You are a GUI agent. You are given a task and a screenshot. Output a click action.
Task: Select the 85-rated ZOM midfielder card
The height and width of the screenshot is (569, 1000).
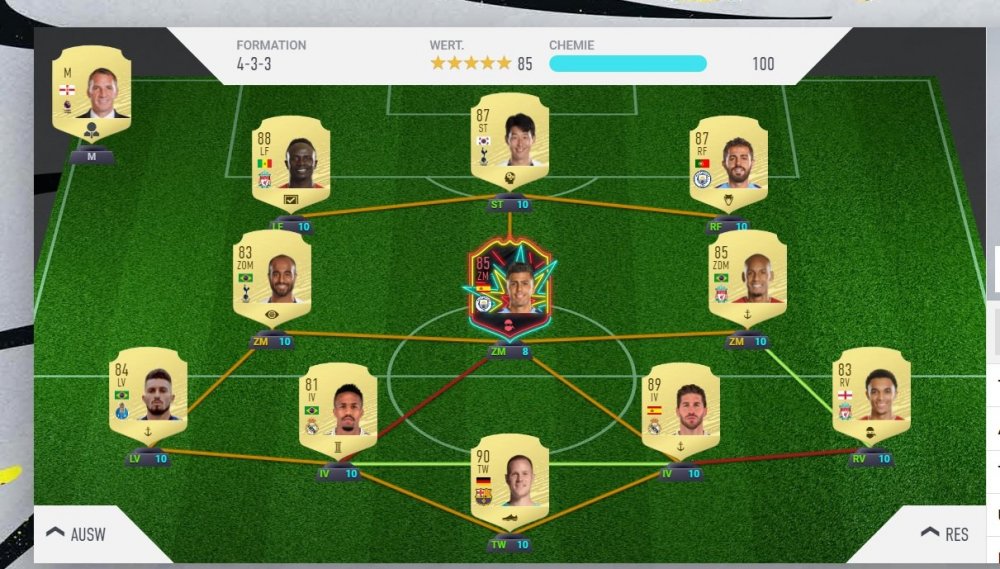[x=748, y=278]
